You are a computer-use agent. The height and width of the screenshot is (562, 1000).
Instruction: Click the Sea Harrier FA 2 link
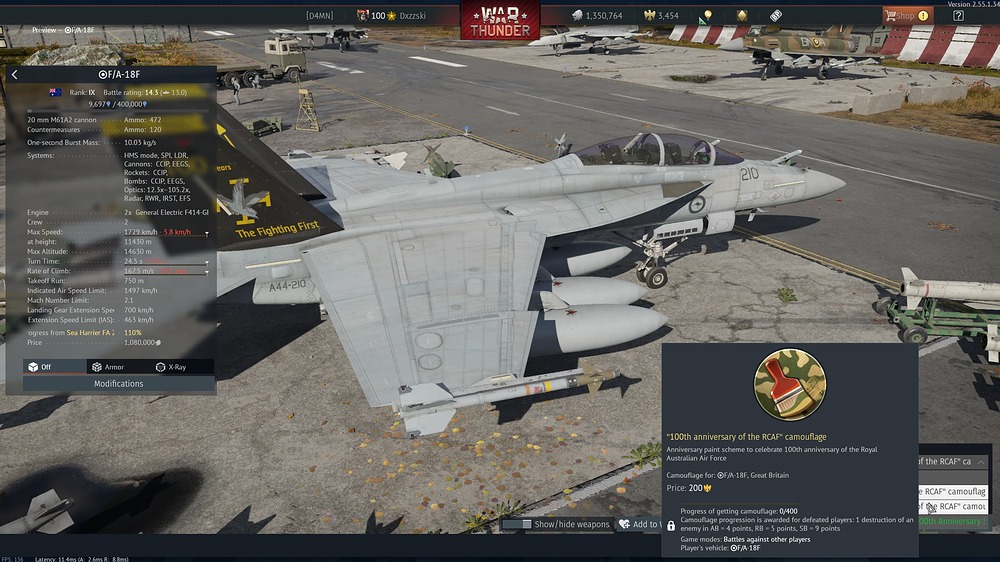91,332
